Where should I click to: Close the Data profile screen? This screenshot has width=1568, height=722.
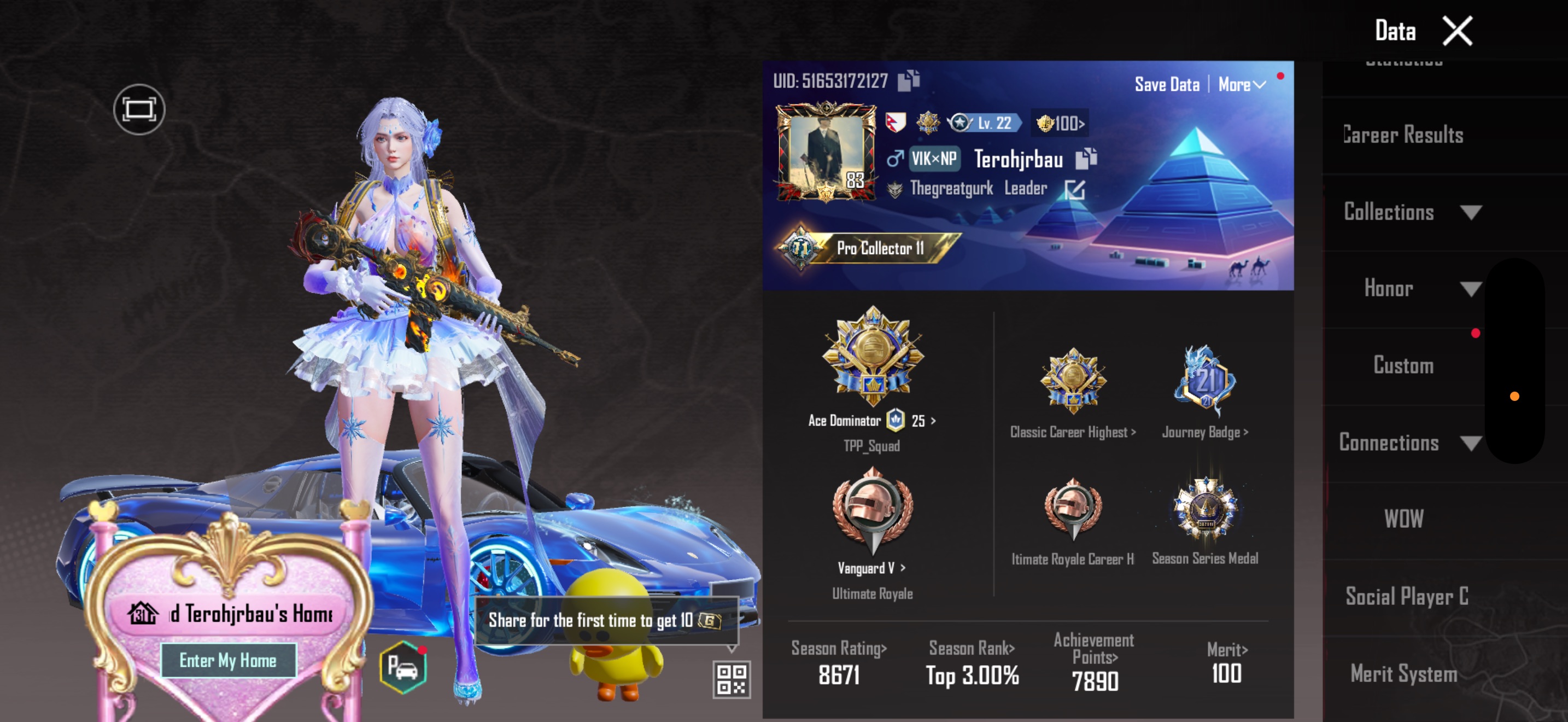pos(1457,31)
